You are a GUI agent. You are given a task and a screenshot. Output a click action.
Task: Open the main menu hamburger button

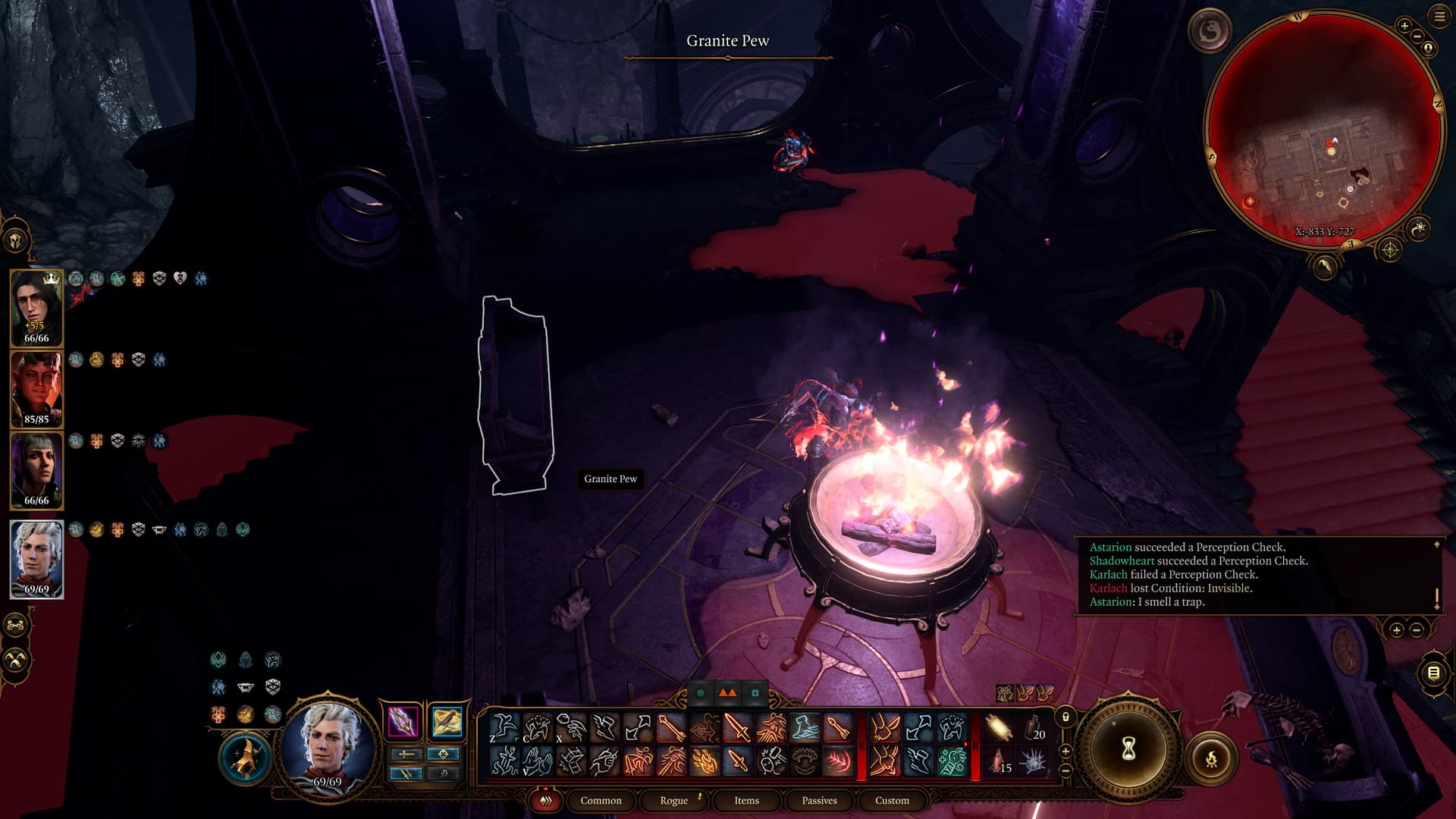[1439, 17]
